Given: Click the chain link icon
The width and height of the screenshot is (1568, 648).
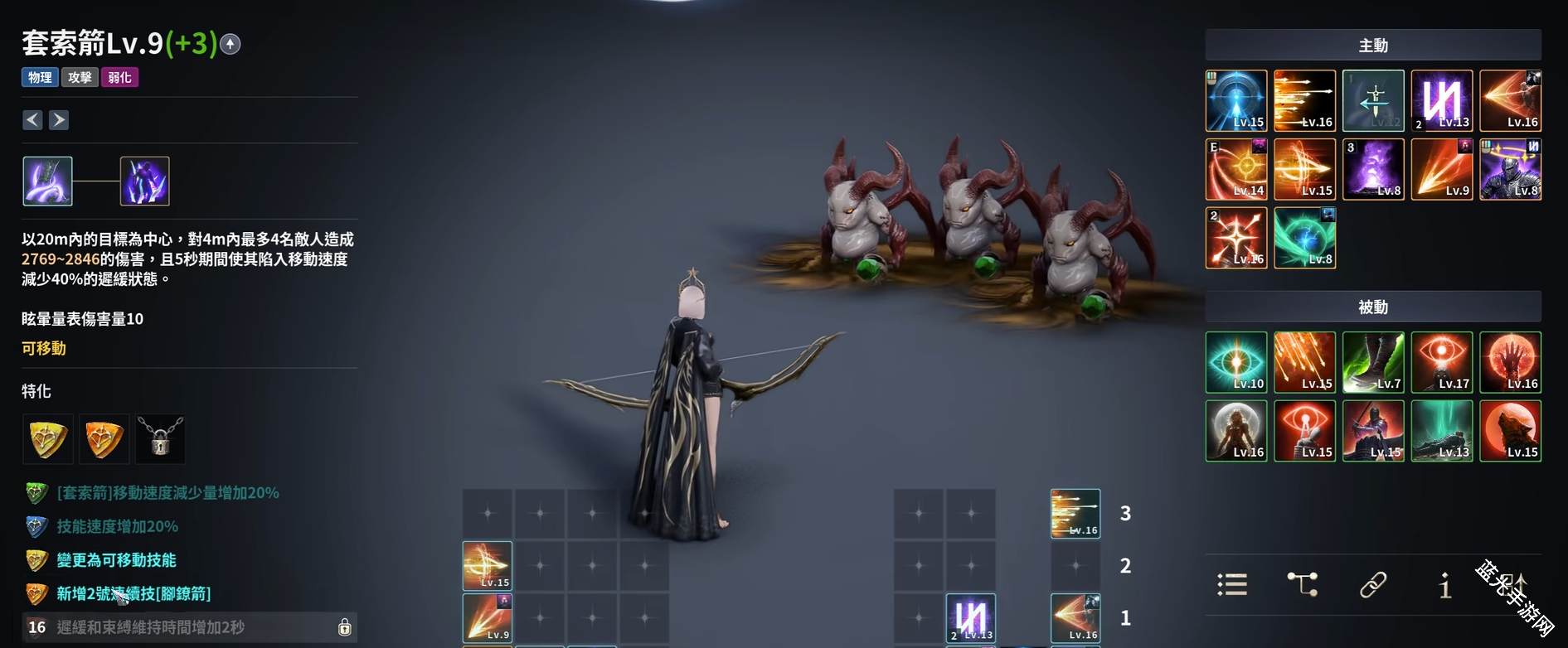Looking at the screenshot, I should click(x=1373, y=585).
